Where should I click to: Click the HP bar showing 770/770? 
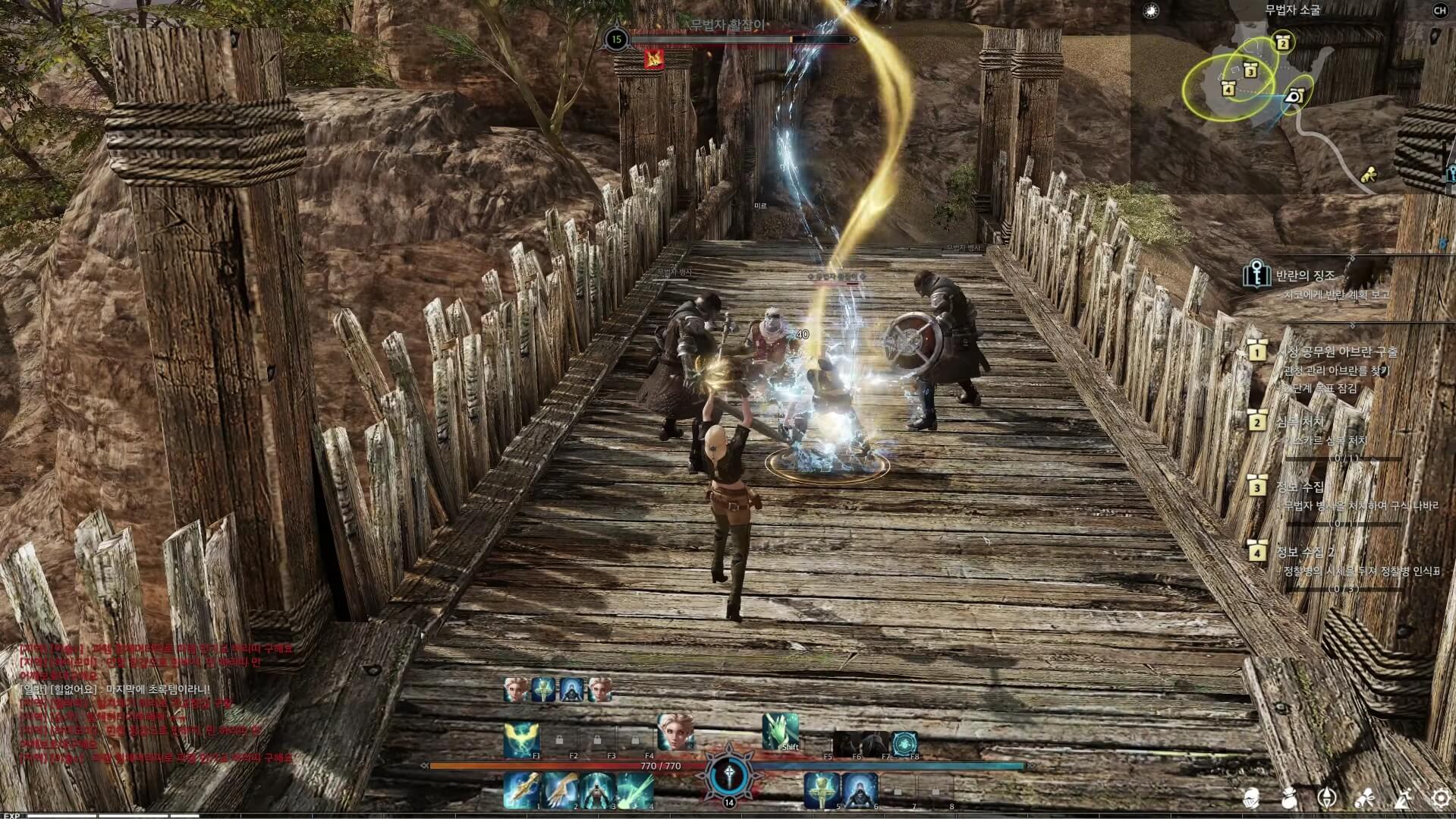click(x=660, y=765)
